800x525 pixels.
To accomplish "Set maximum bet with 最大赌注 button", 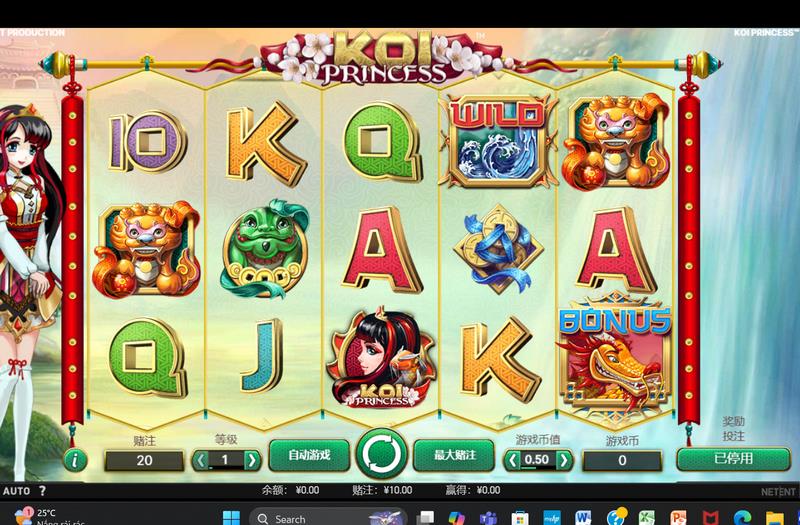I will (454, 455).
